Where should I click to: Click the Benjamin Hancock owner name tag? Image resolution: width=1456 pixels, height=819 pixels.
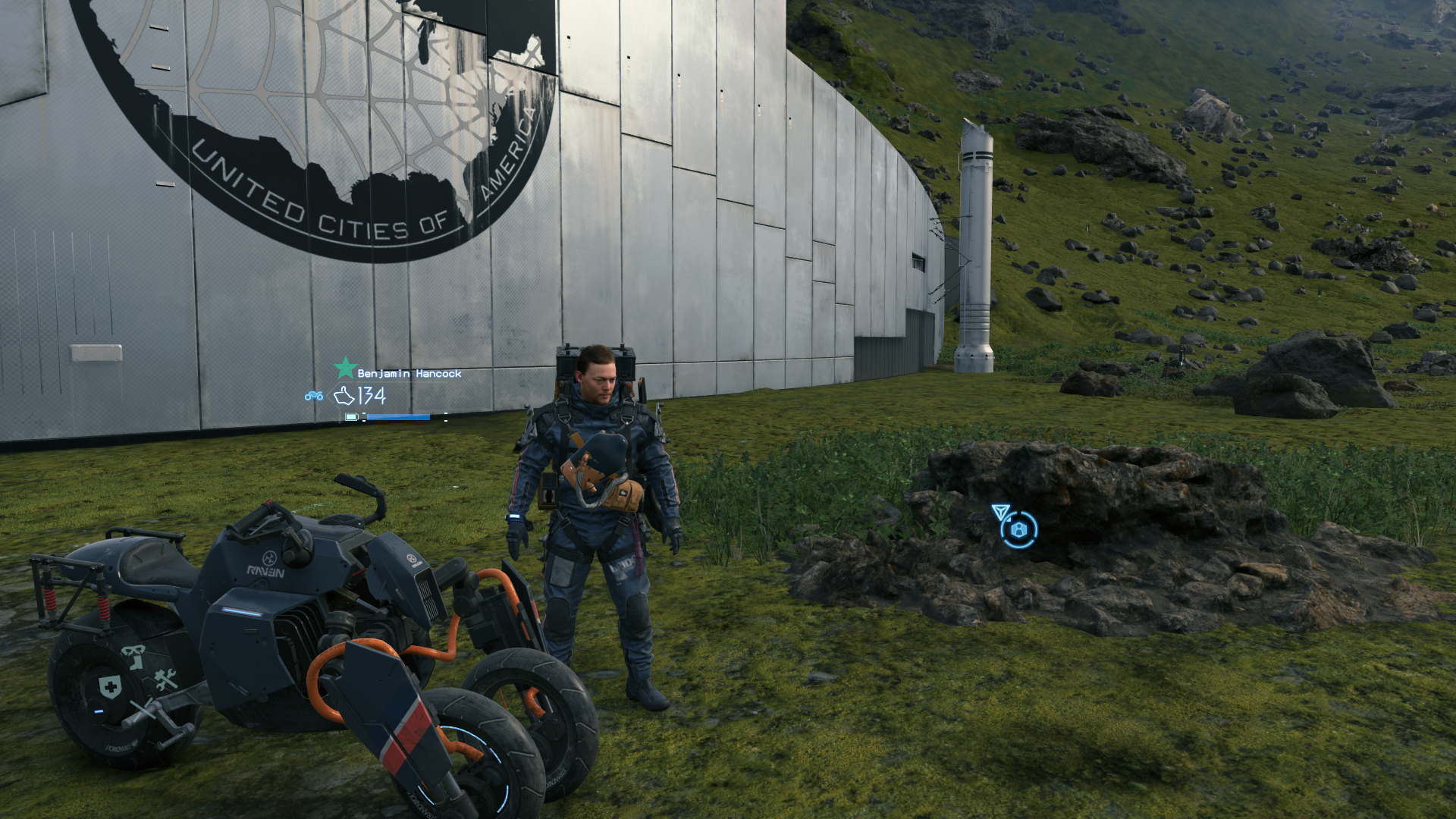coord(409,374)
